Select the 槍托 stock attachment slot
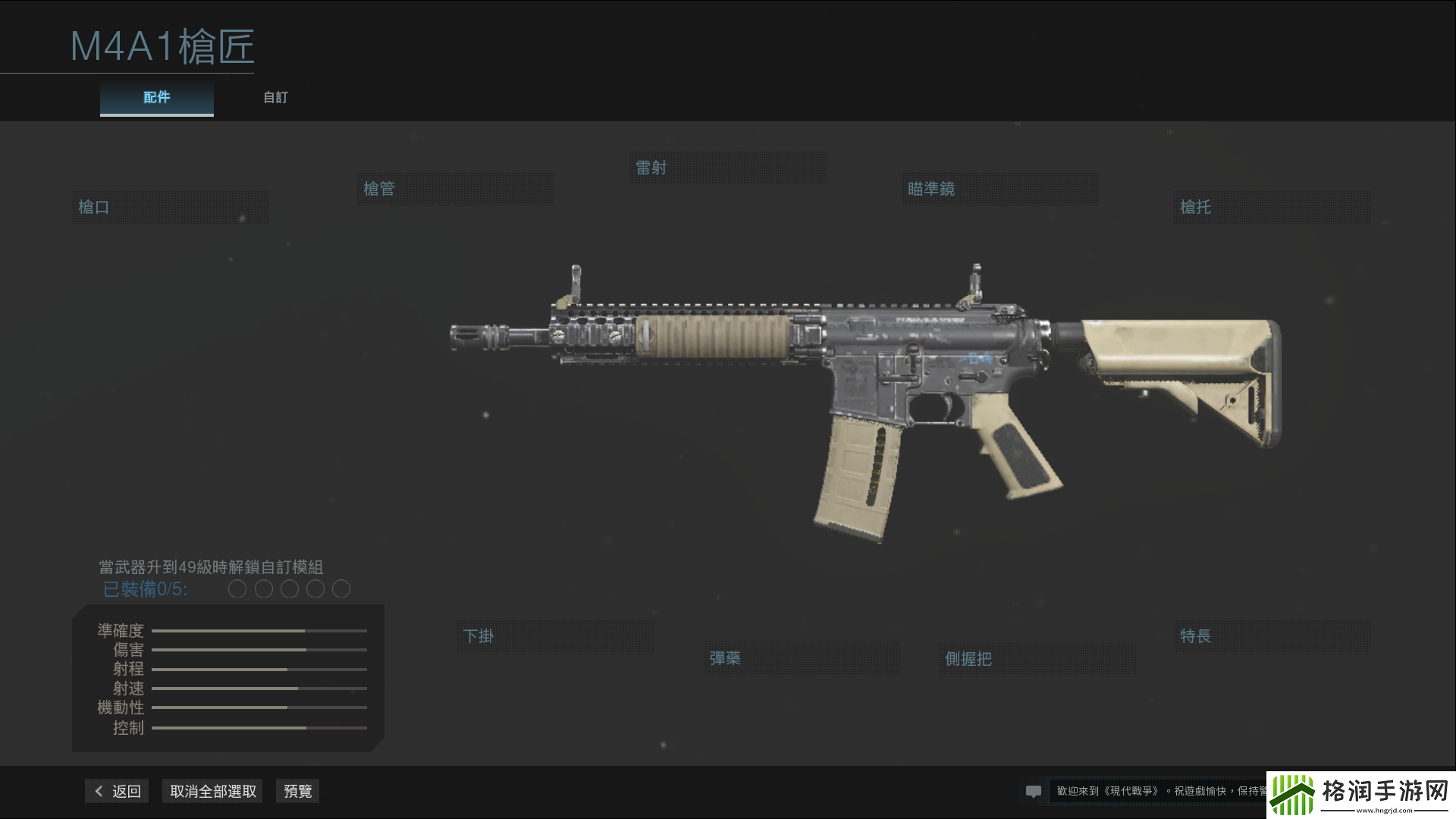 click(x=1271, y=206)
